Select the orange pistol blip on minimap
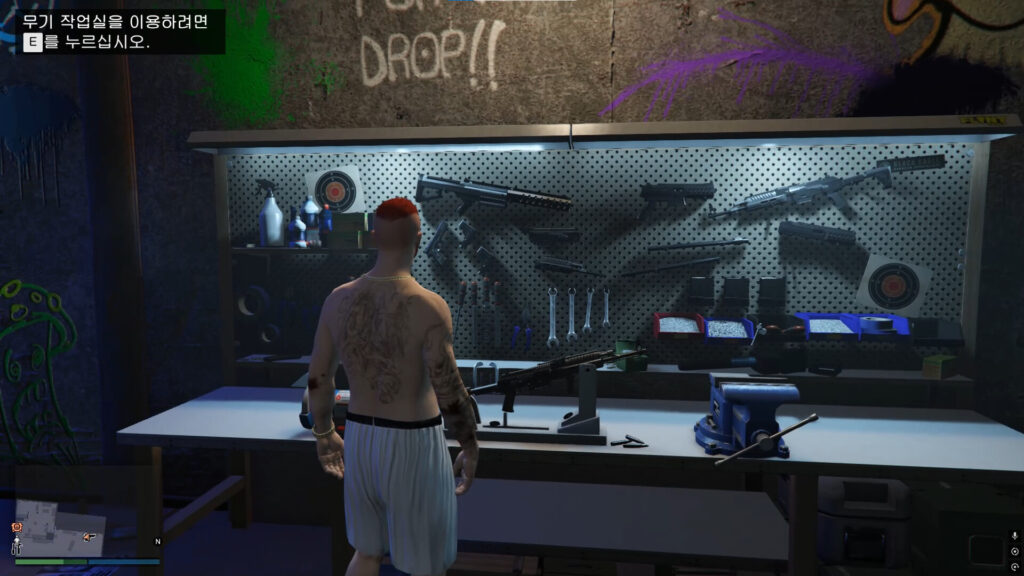The image size is (1024, 576). pyautogui.click(x=90, y=537)
